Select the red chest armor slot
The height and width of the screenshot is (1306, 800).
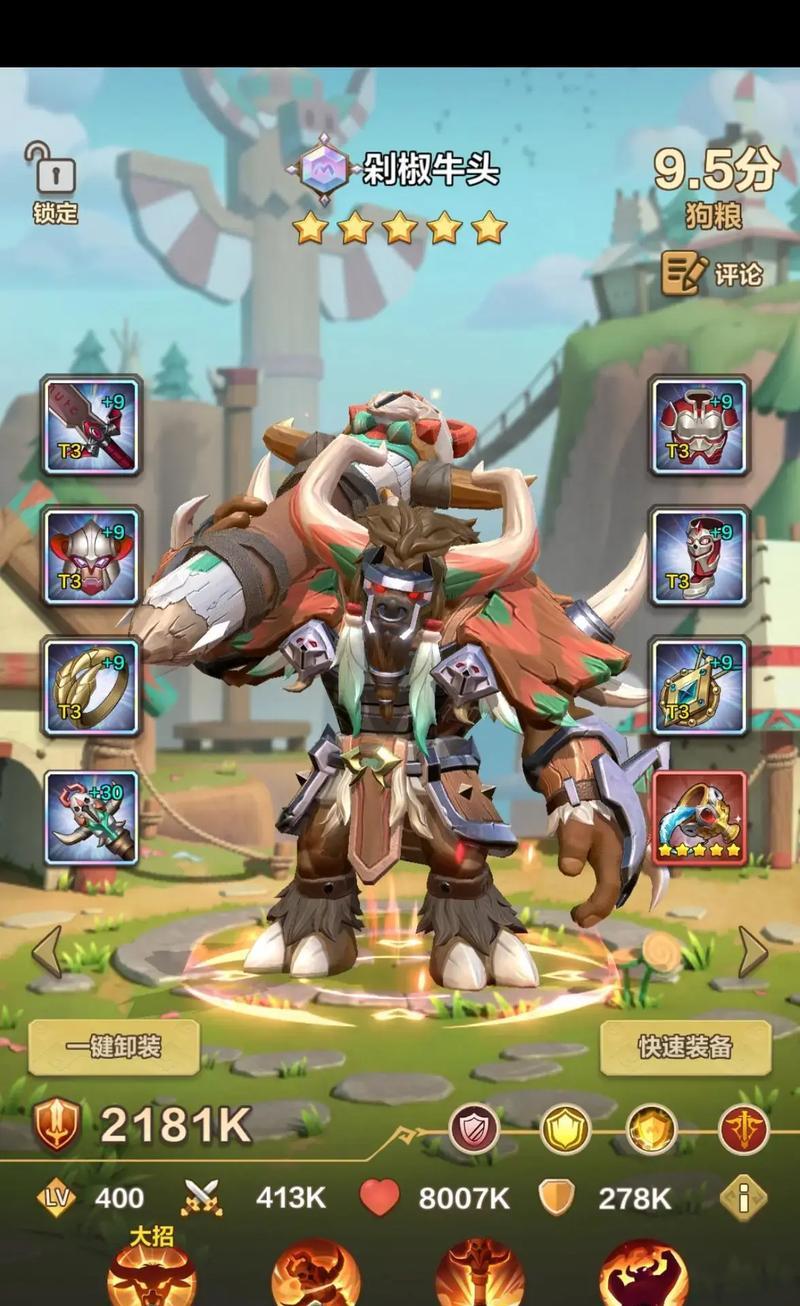700,425
